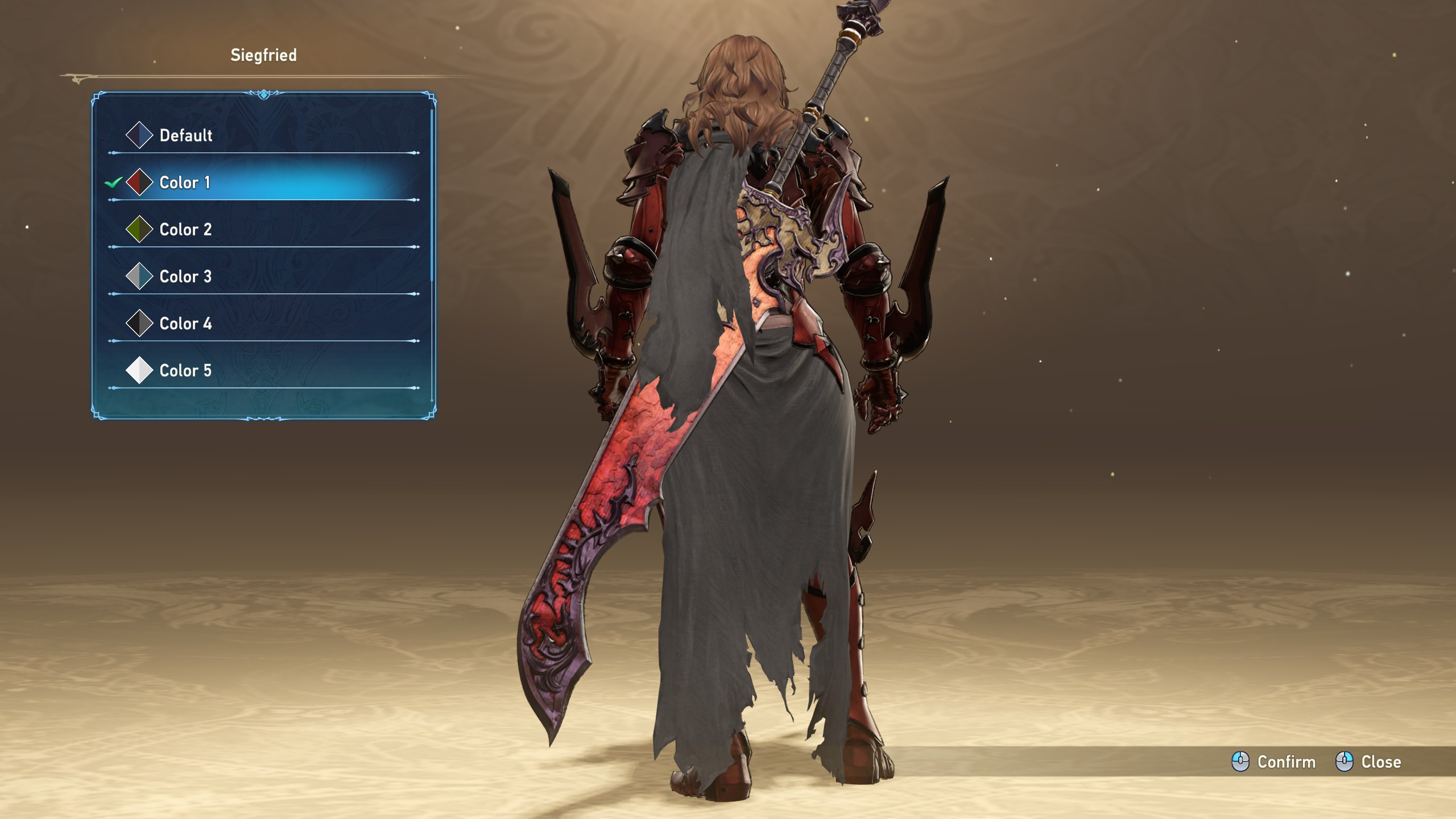Select the white Color 5 option
Image resolution: width=1456 pixels, height=819 pixels.
185,371
